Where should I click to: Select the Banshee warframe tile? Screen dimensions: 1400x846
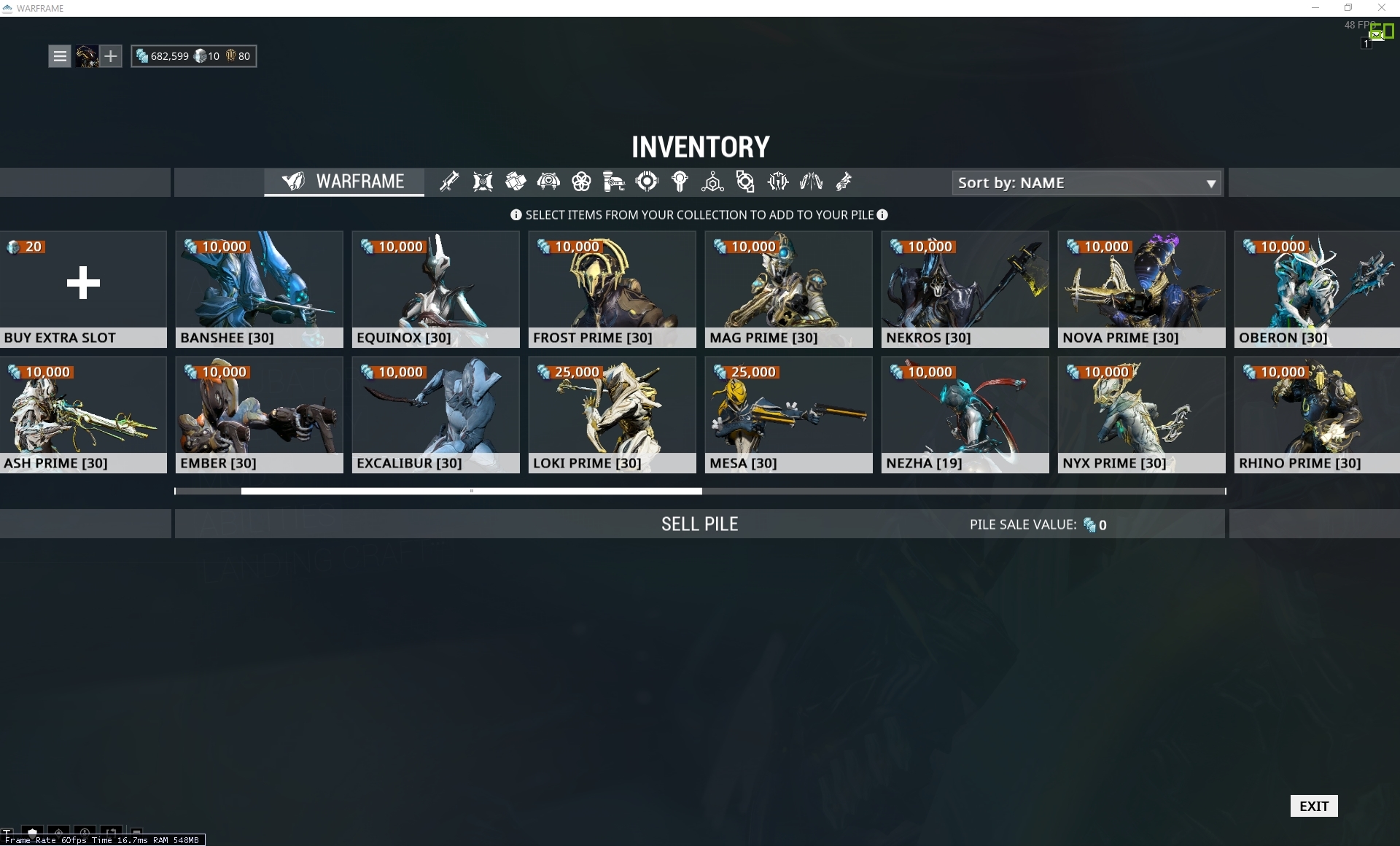click(x=259, y=290)
